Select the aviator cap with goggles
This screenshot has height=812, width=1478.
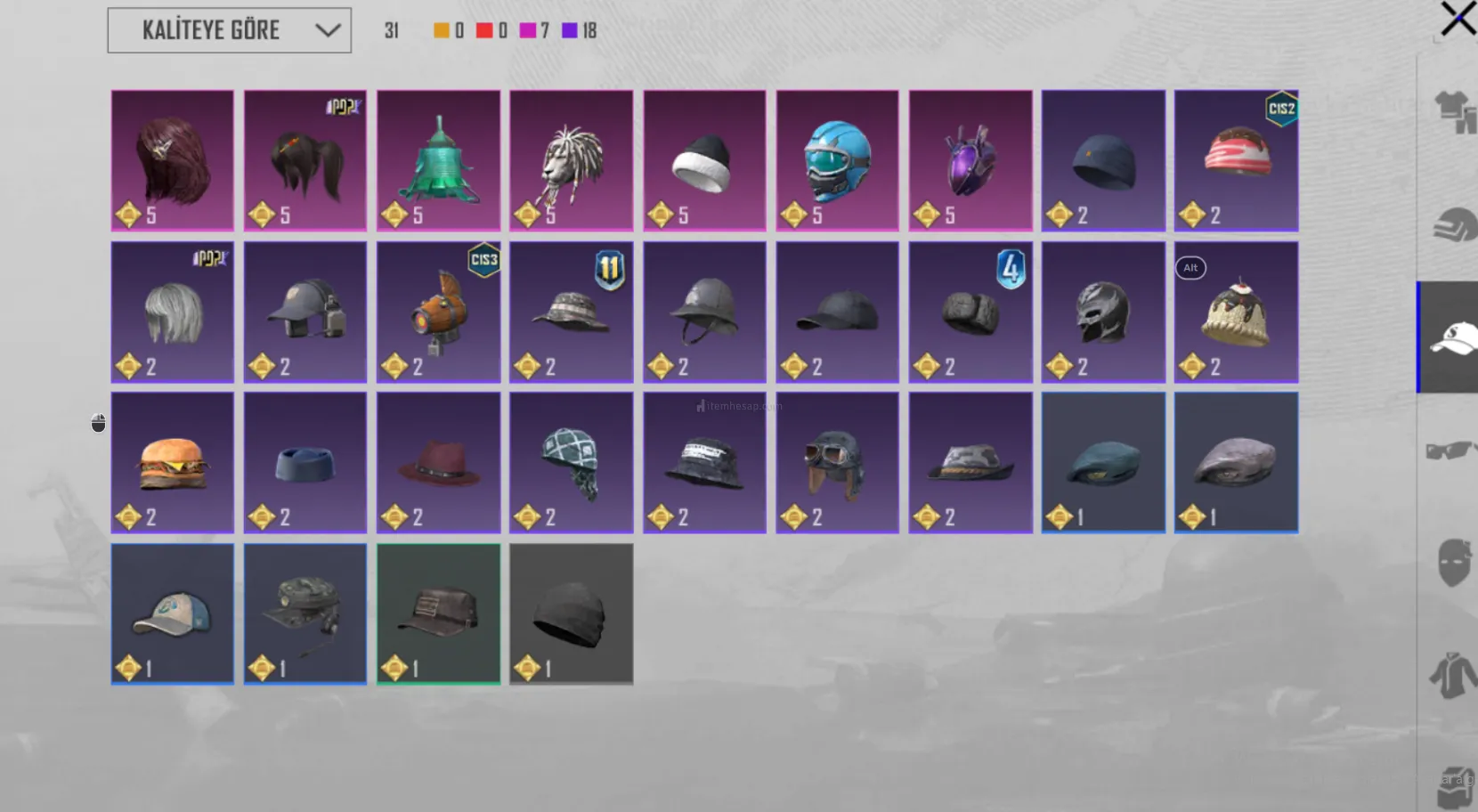(837, 463)
